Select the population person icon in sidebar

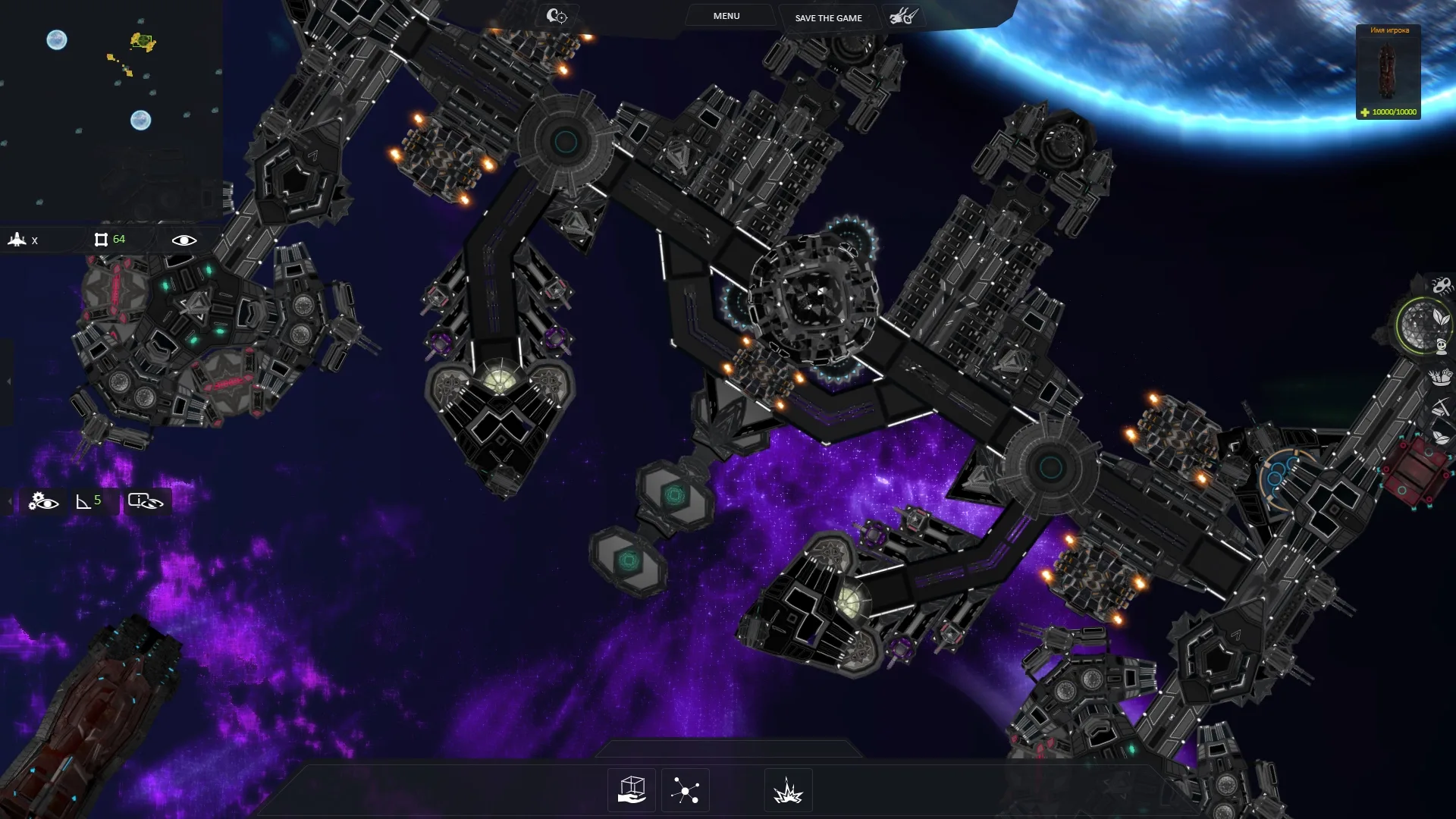point(1441,348)
